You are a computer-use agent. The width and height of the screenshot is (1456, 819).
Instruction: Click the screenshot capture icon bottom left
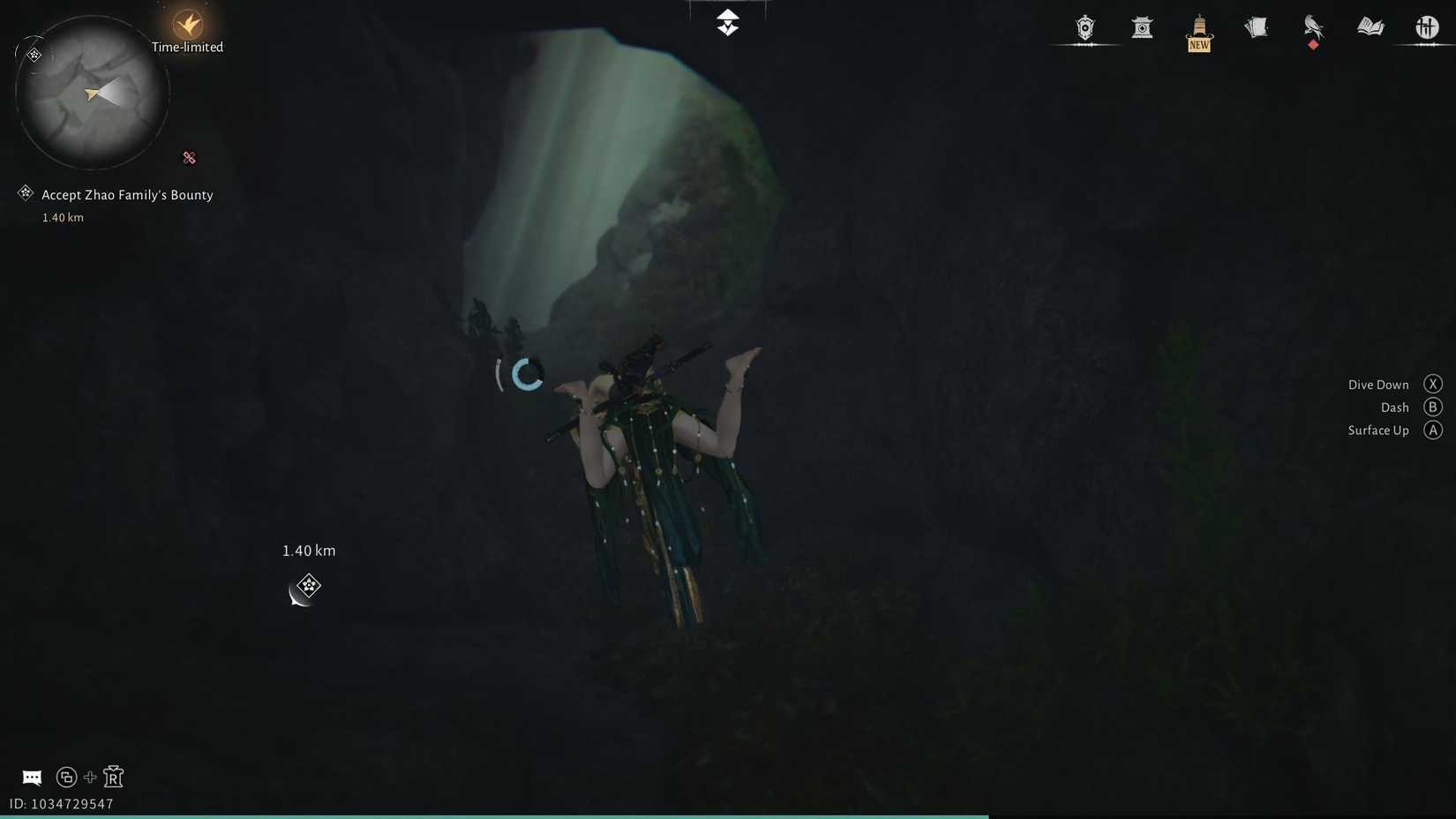click(x=66, y=777)
